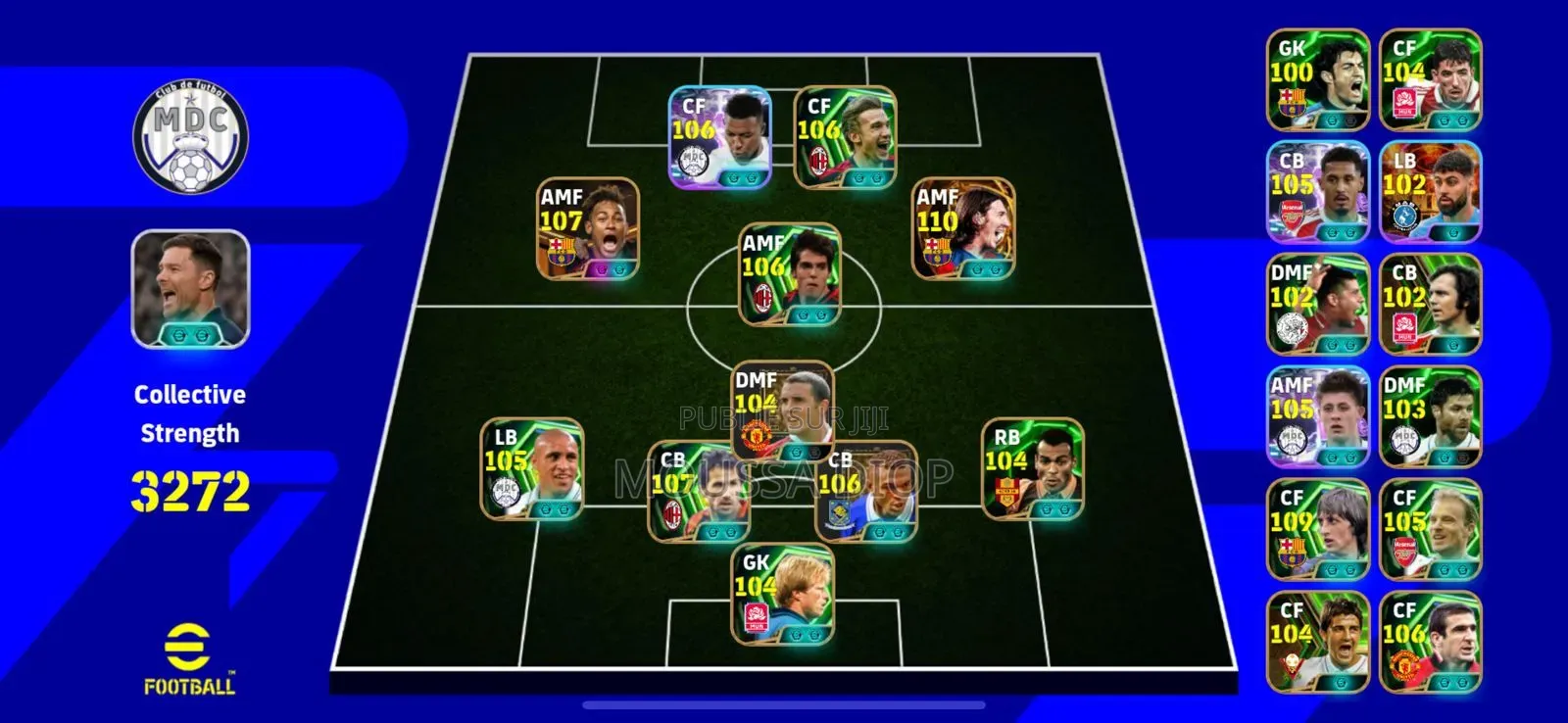Choose the CB 105 substitute card

[1318, 192]
